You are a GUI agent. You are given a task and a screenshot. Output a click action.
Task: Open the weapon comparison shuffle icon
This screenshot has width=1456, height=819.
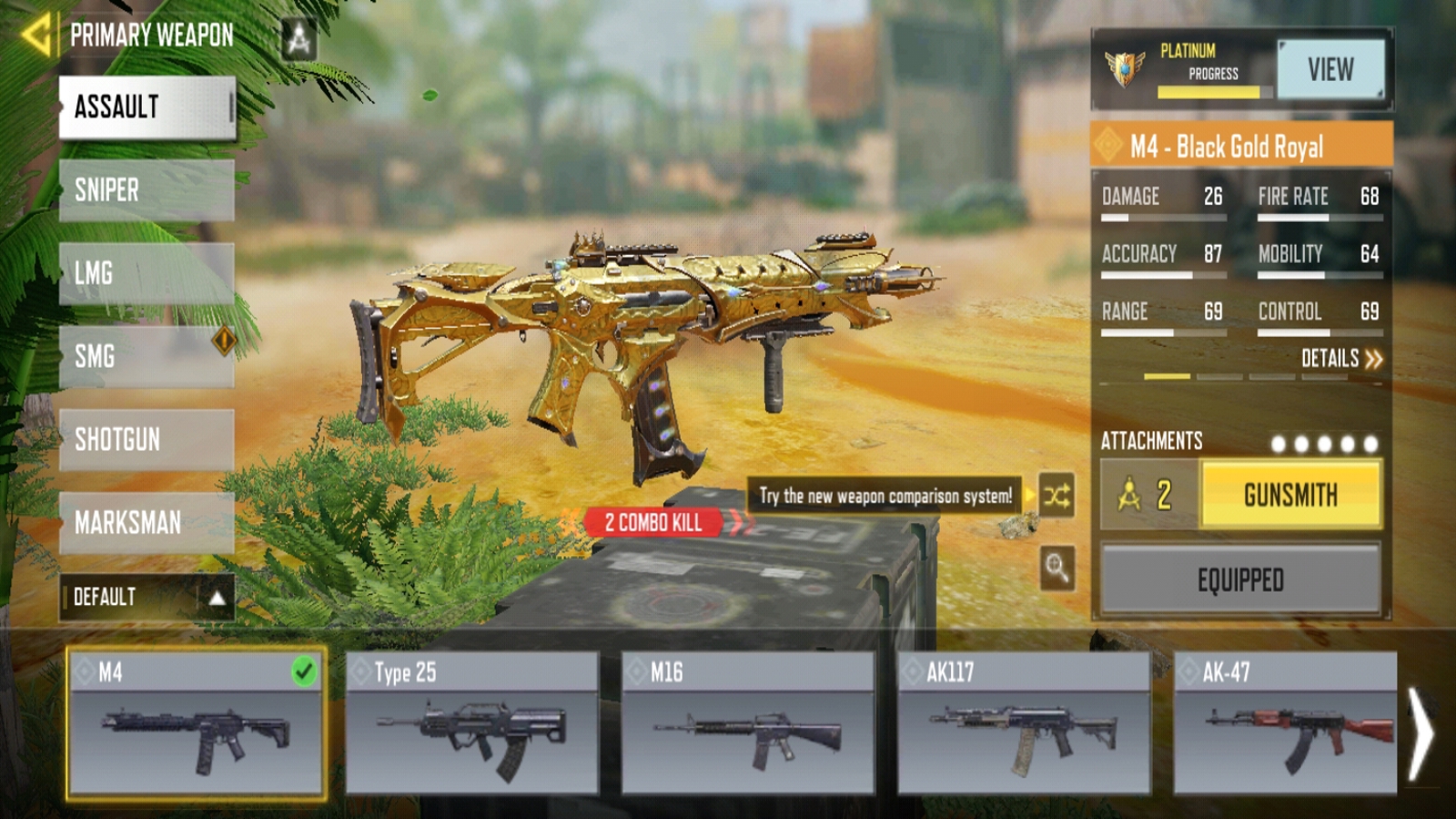pos(1057,496)
